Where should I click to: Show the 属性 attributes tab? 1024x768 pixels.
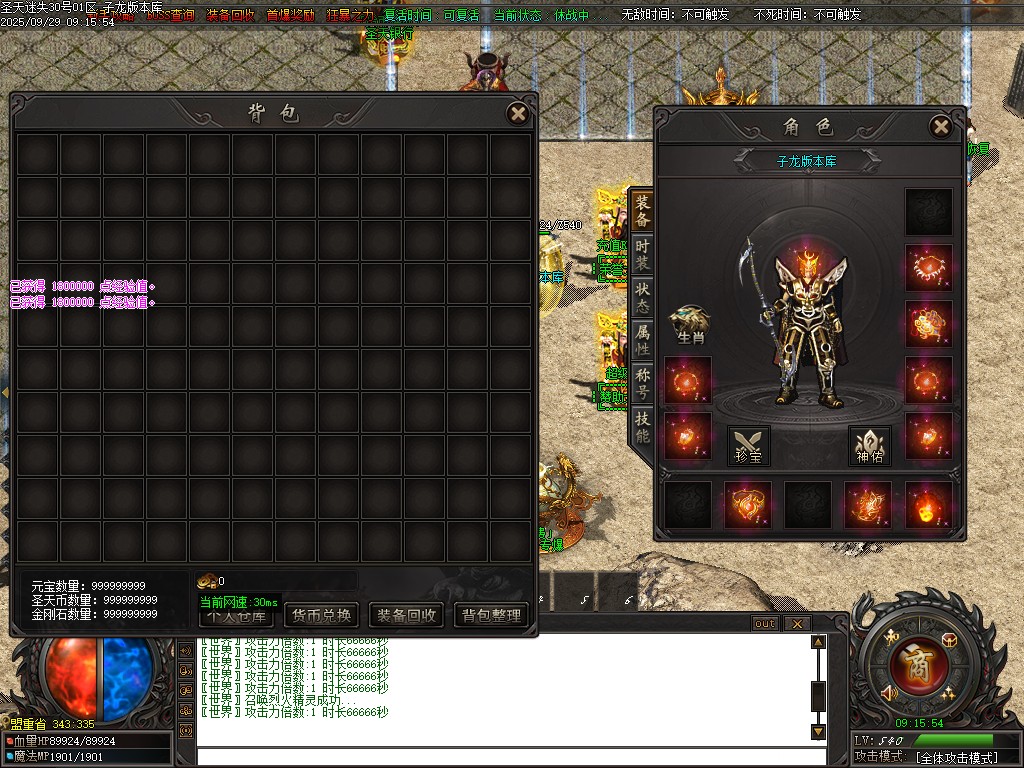click(x=642, y=340)
